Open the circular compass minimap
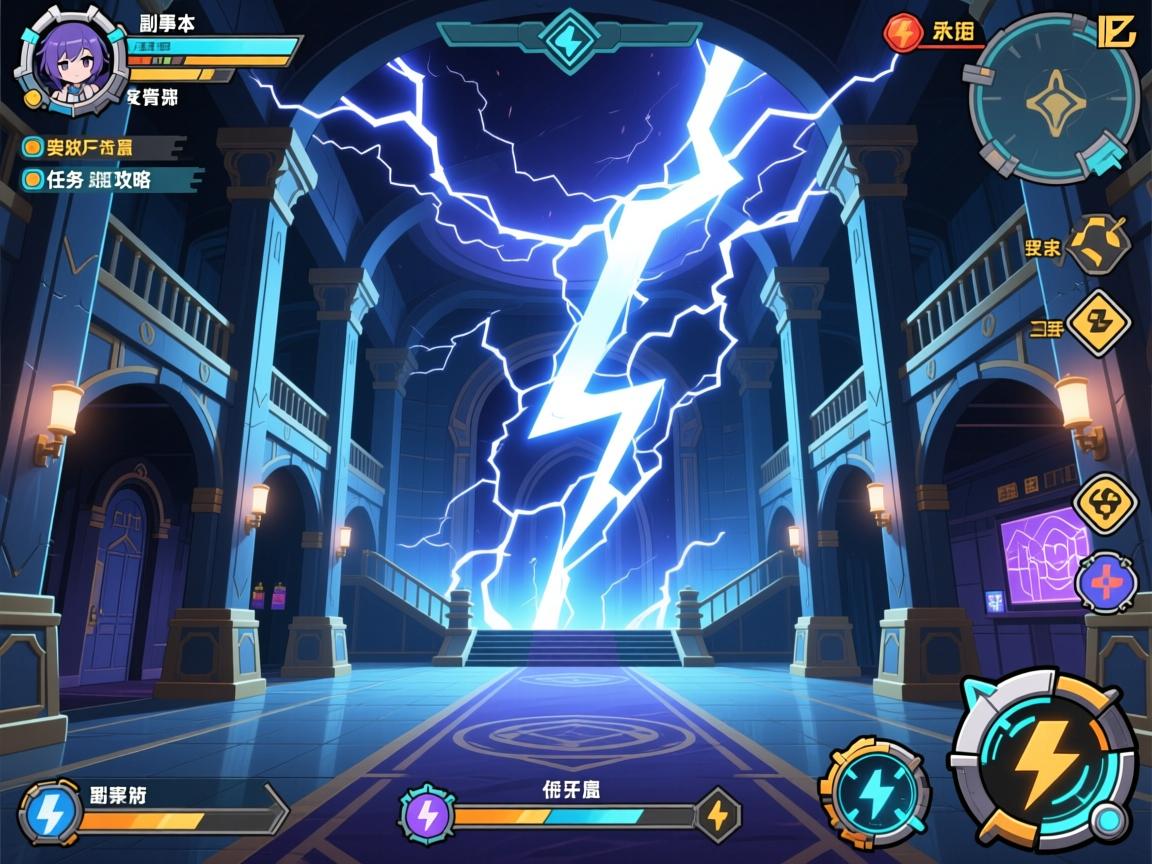The width and height of the screenshot is (1152, 864). coord(1053,99)
